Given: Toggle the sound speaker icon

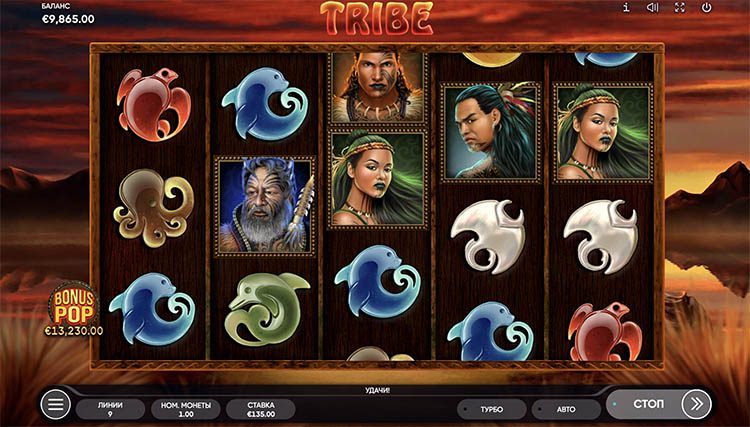Looking at the screenshot, I should tap(653, 8).
